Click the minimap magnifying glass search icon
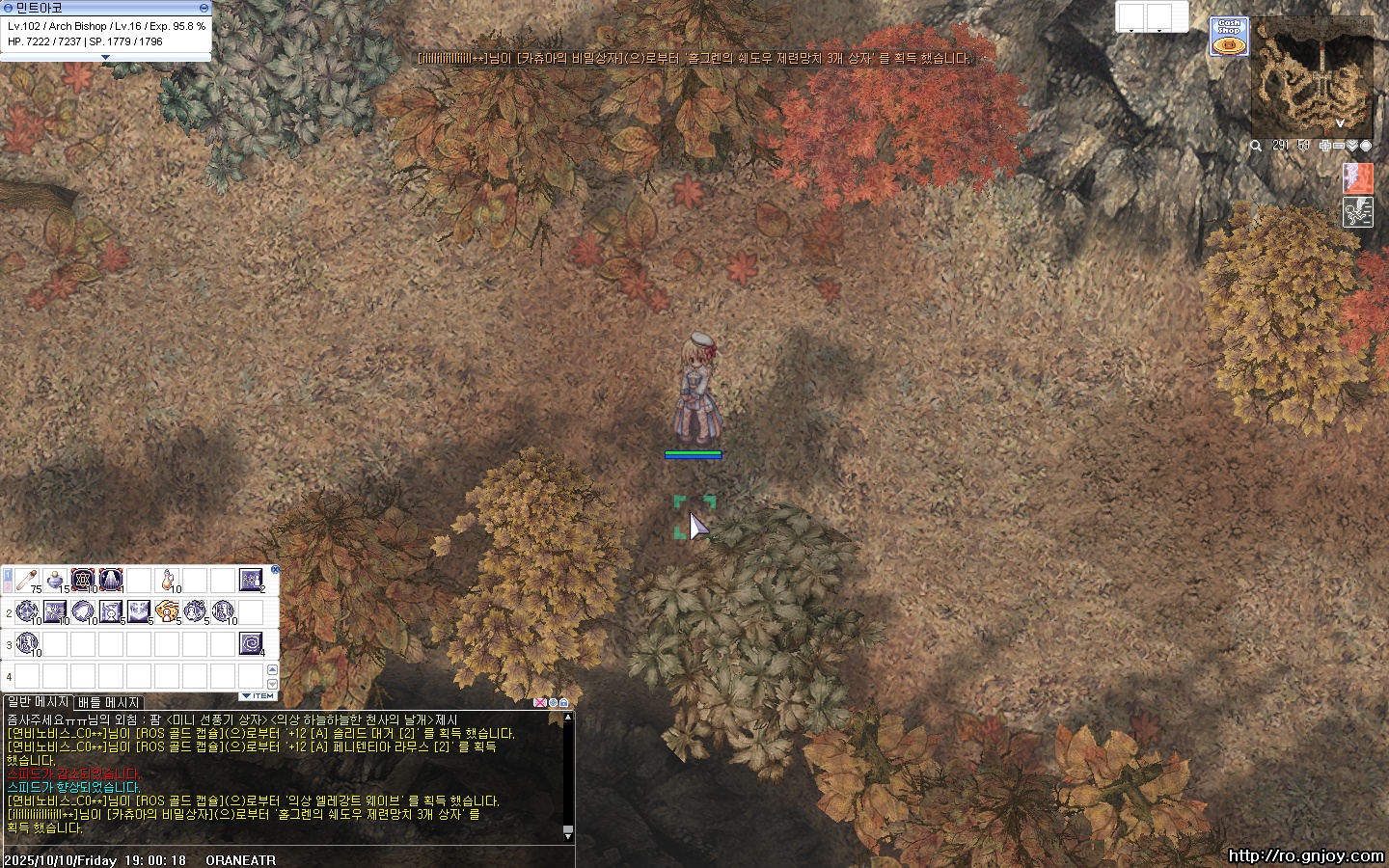Image resolution: width=1389 pixels, height=868 pixels. coord(1256,146)
